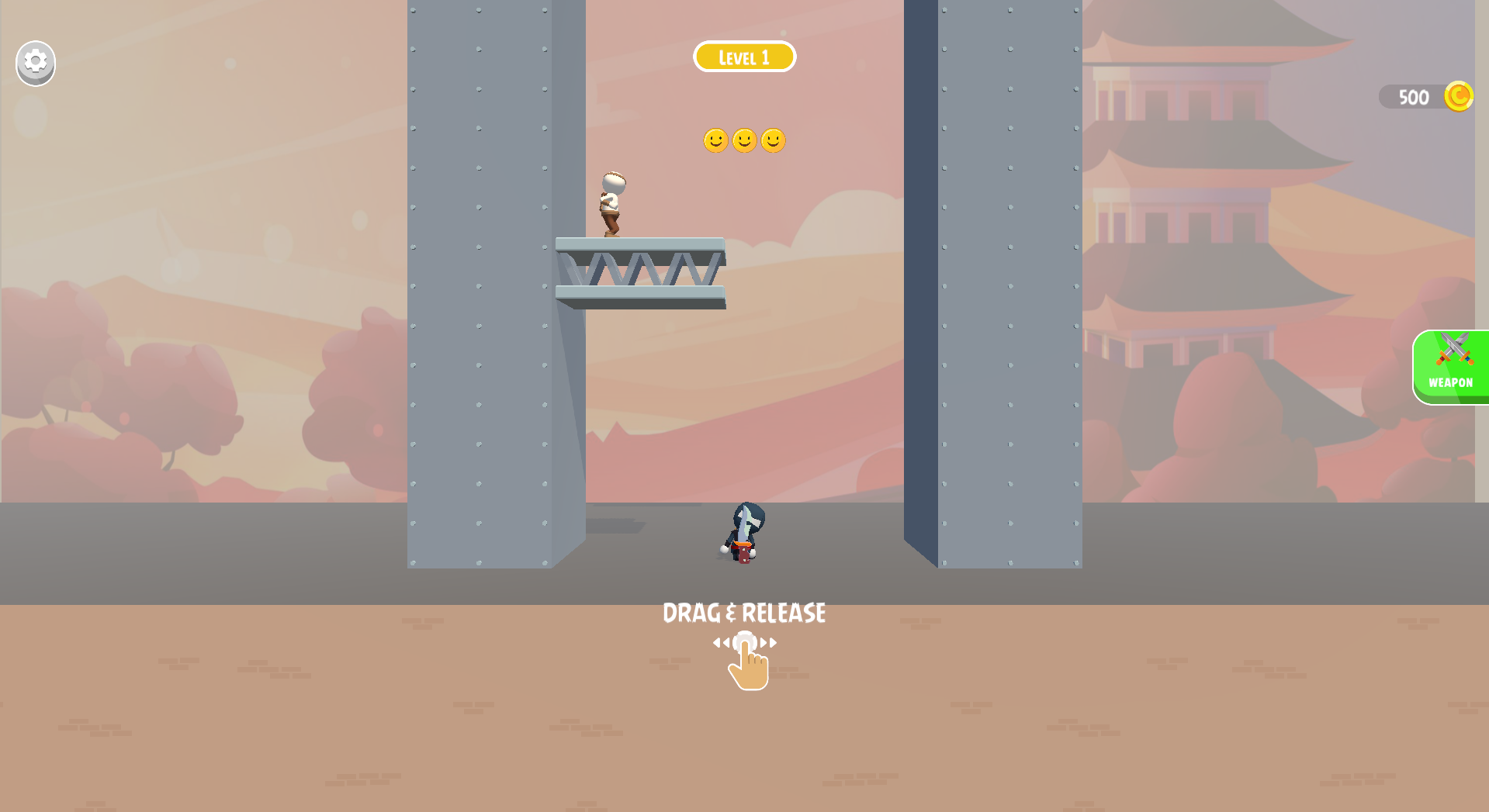The height and width of the screenshot is (812, 1489).
Task: Click the coin balance showing 500
Action: (1413, 97)
